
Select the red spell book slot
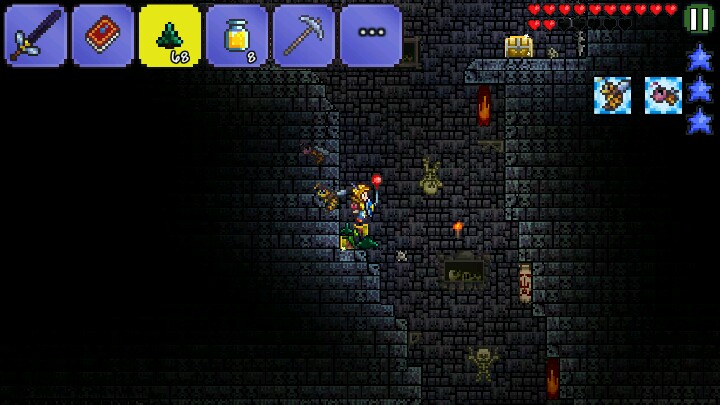point(103,35)
